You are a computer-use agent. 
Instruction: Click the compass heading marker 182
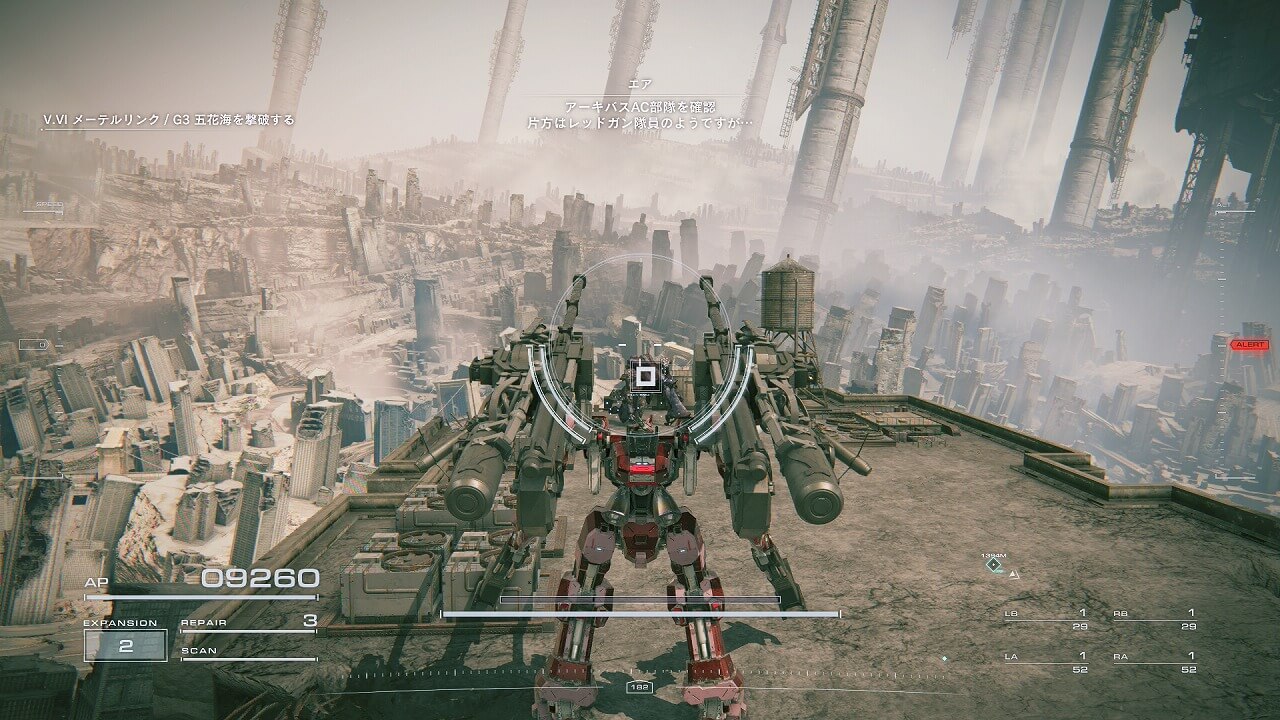(x=639, y=687)
